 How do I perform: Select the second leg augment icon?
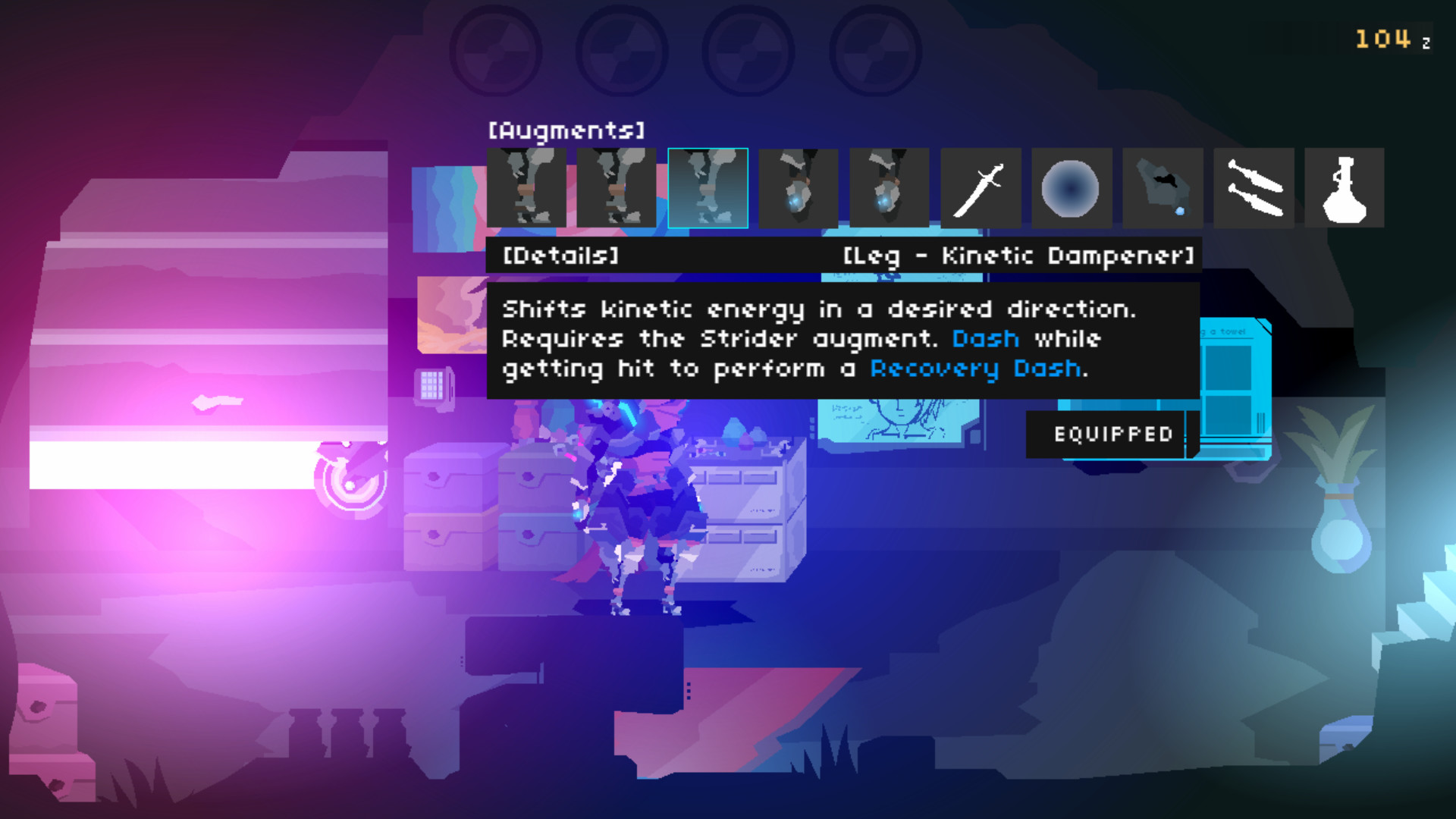616,188
